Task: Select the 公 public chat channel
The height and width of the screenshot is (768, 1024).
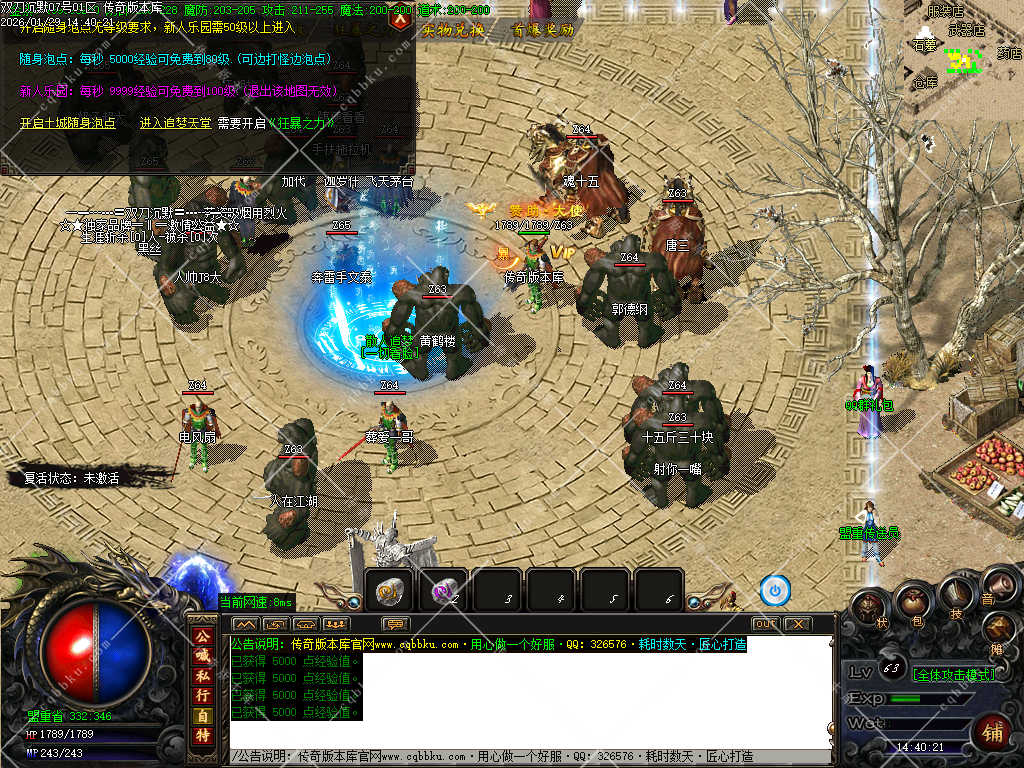Action: coord(202,636)
